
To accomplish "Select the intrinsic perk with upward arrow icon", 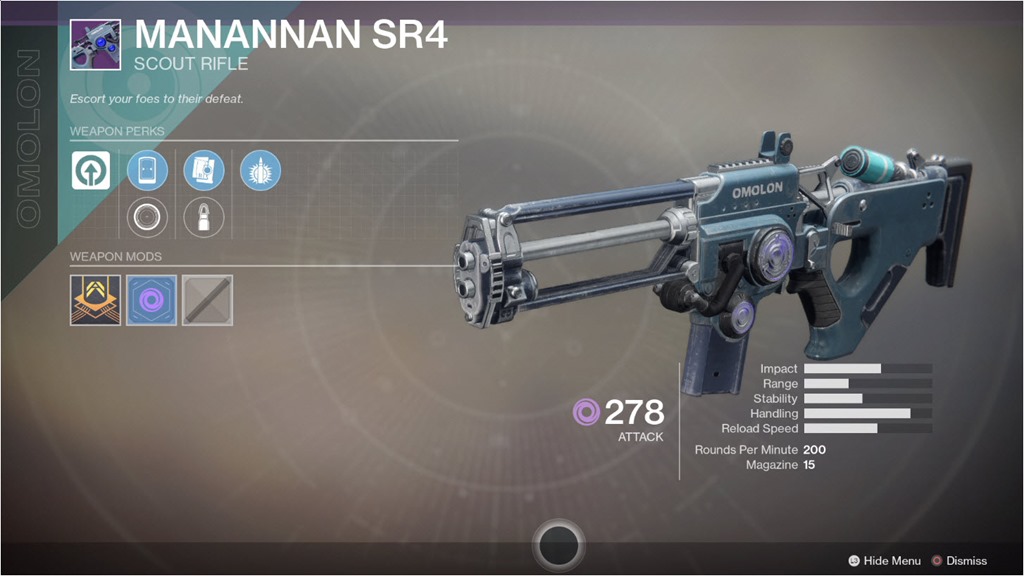I will click(91, 171).
